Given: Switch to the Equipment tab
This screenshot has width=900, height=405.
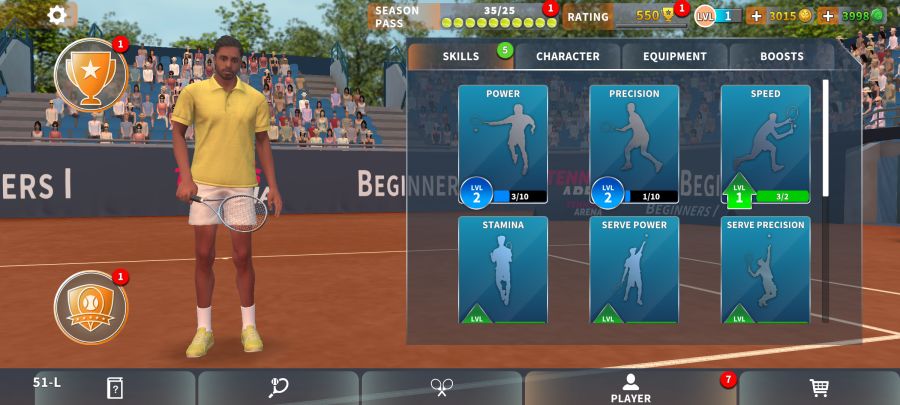Looking at the screenshot, I should (x=675, y=56).
